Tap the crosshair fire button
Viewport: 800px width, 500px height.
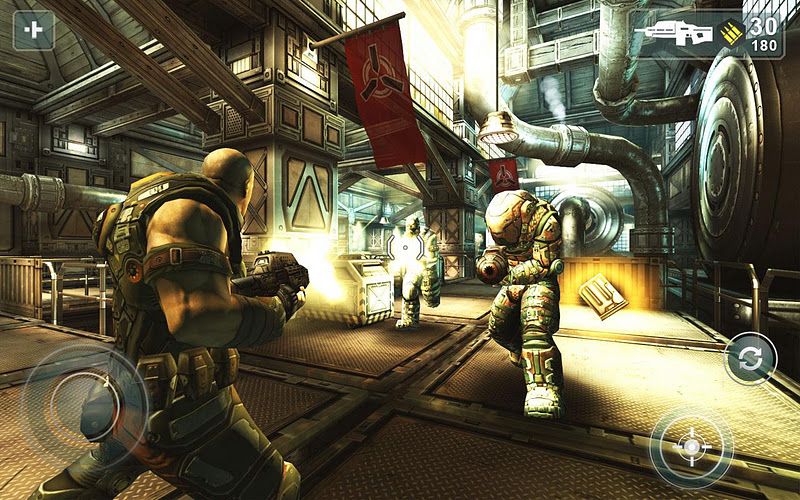(691, 446)
